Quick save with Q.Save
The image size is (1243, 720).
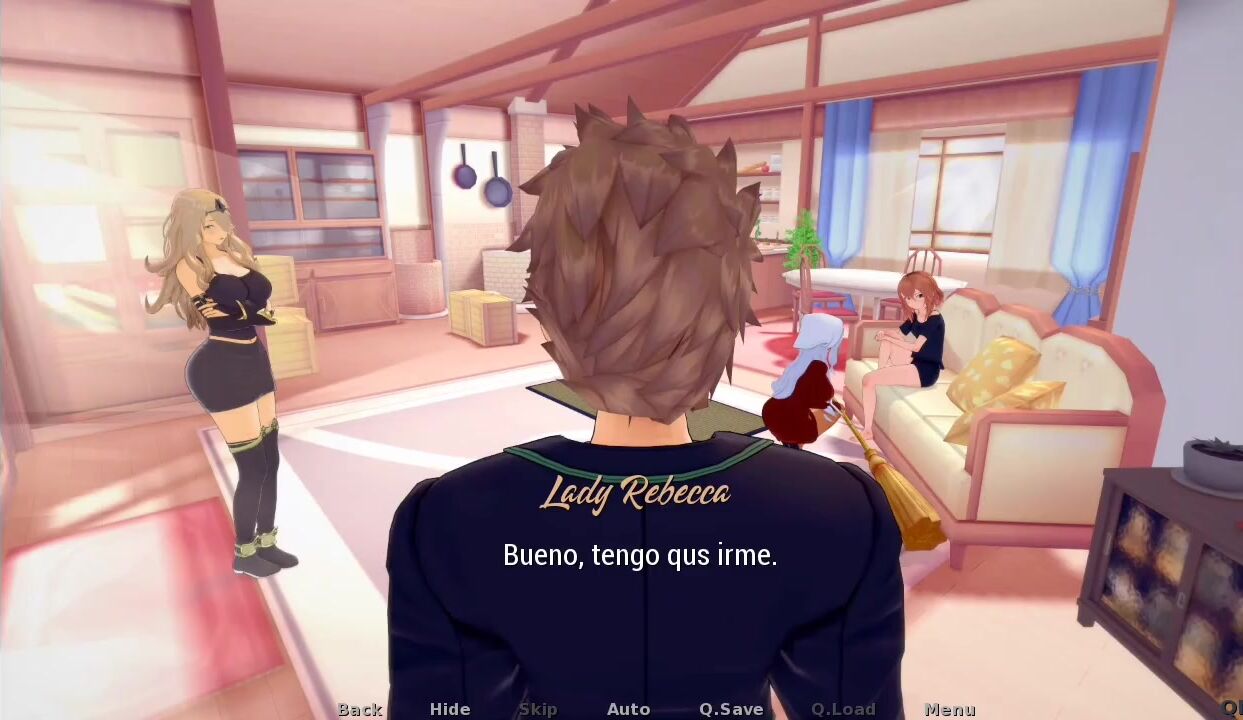731,709
